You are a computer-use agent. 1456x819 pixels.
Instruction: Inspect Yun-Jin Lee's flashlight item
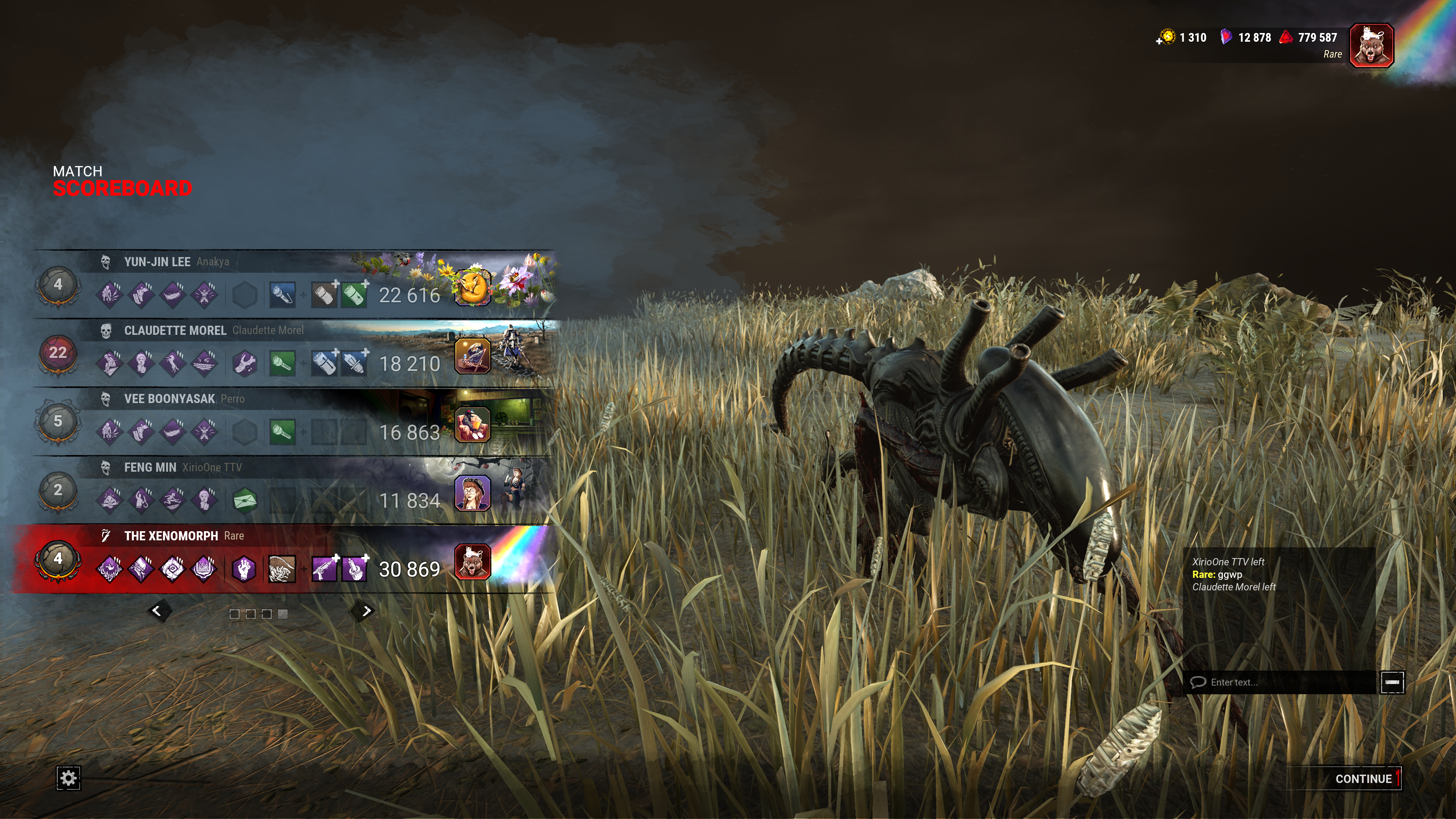282,295
